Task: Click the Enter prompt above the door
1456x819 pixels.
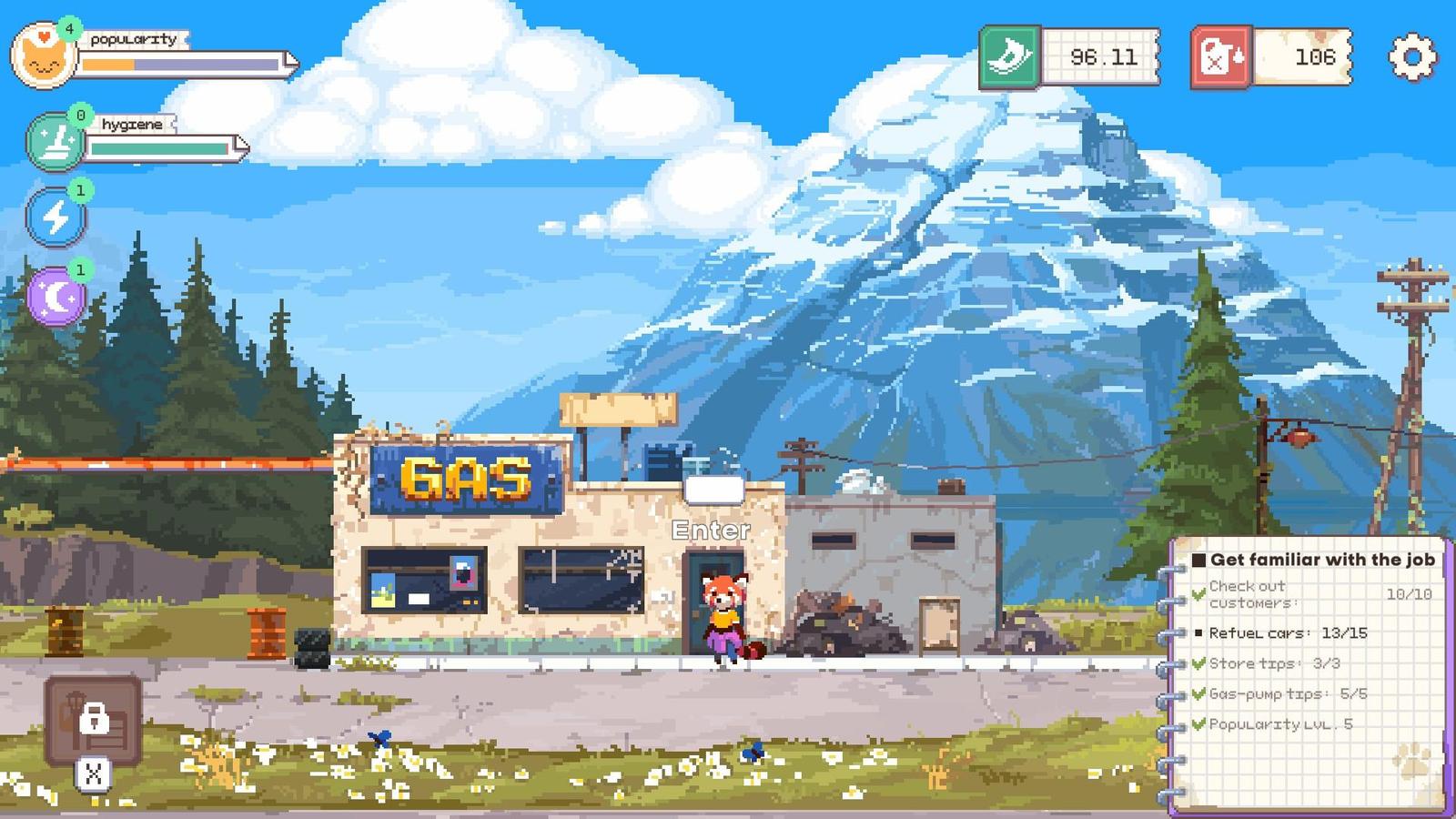Action: pyautogui.click(x=711, y=529)
